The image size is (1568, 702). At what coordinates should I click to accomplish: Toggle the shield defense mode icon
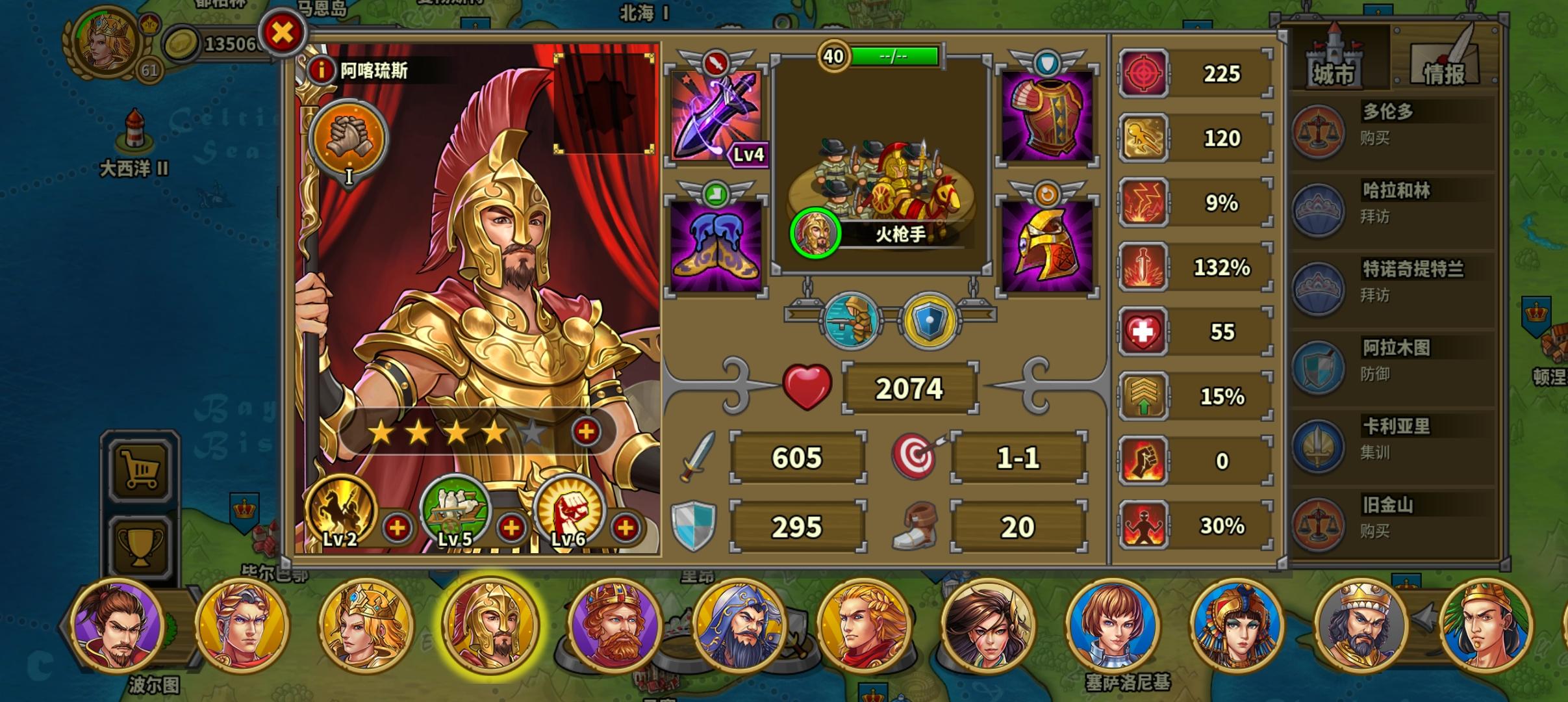pos(929,318)
